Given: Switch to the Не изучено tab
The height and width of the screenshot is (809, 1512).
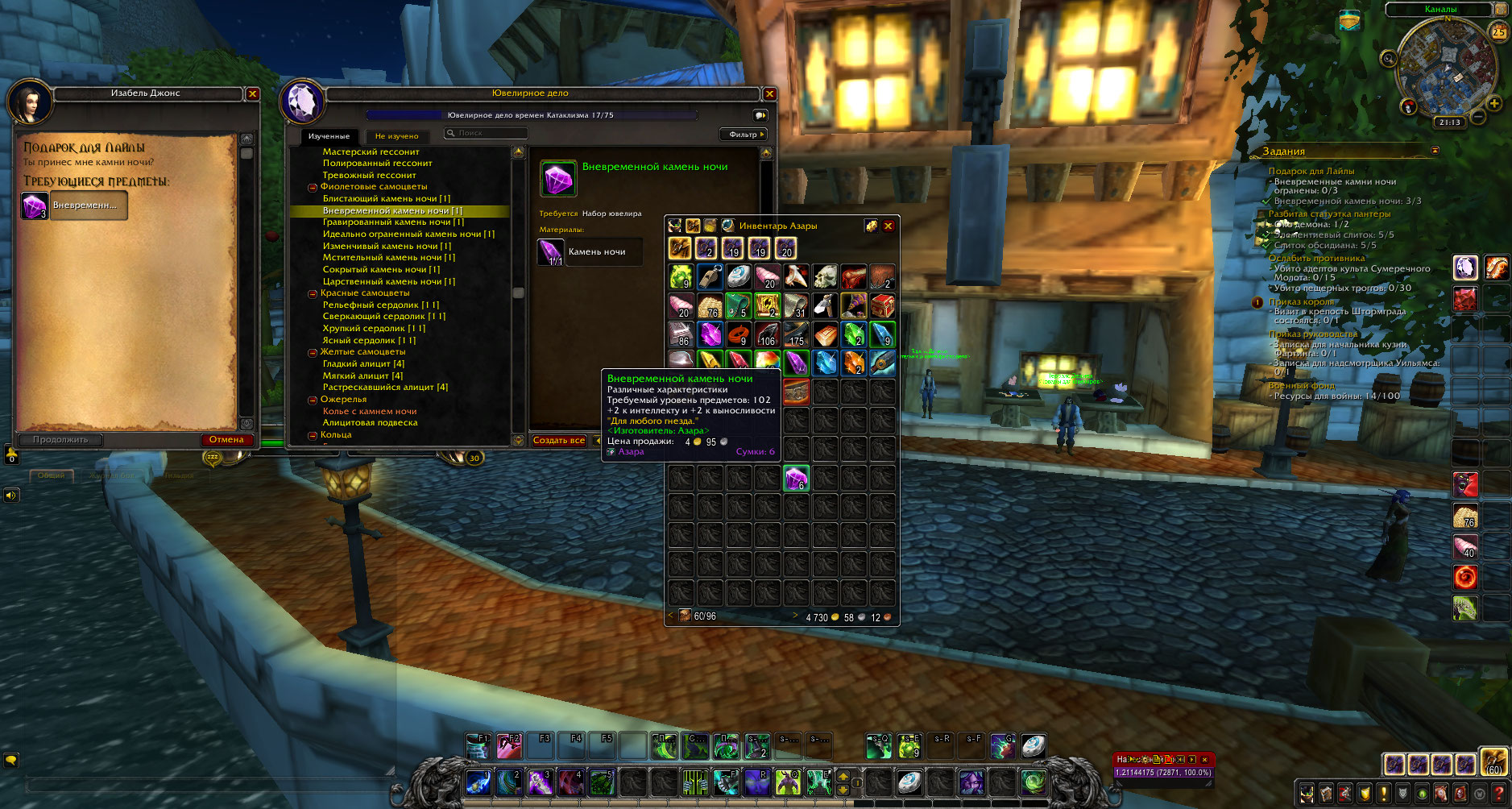Looking at the screenshot, I should [x=396, y=136].
